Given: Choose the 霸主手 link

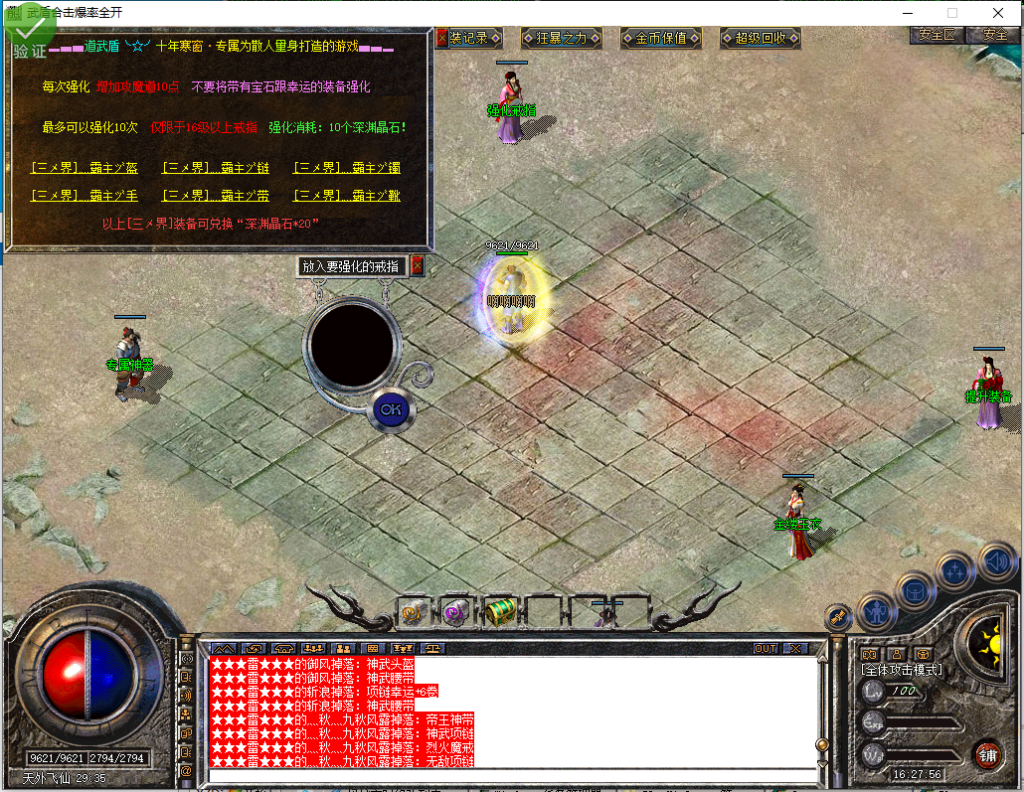Looking at the screenshot, I should 85,195.
